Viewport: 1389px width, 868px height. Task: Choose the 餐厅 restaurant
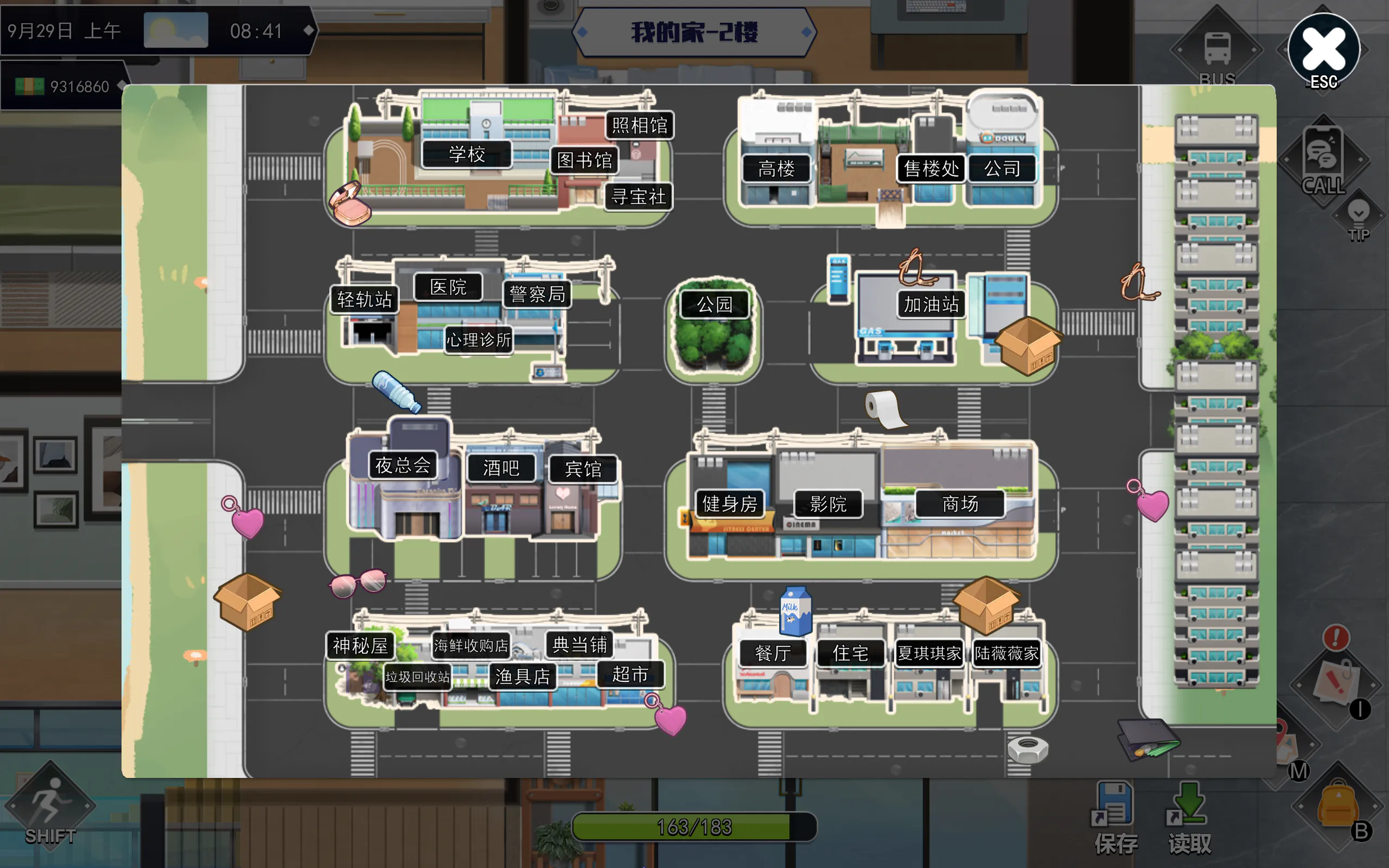tap(773, 653)
